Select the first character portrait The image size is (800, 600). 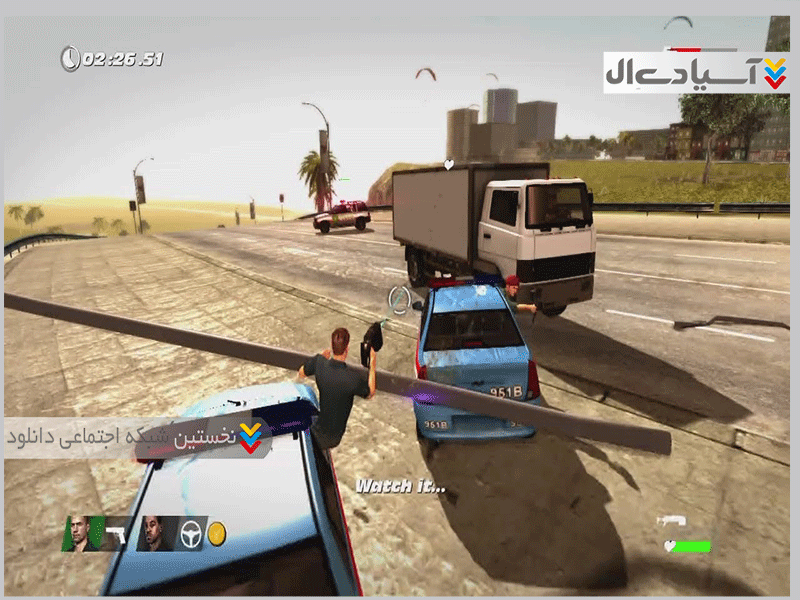pos(81,533)
